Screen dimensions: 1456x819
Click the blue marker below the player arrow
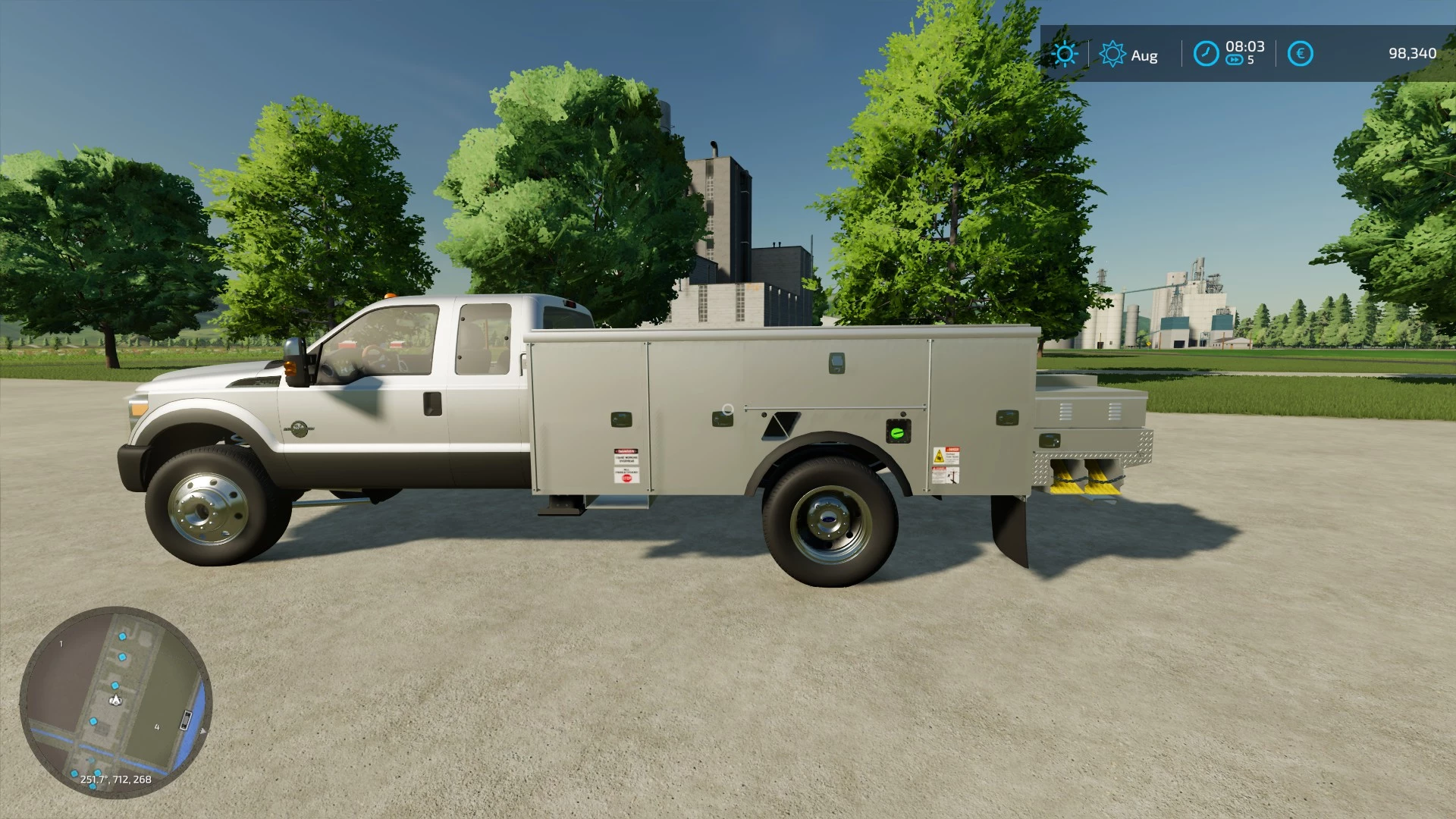tap(93, 721)
